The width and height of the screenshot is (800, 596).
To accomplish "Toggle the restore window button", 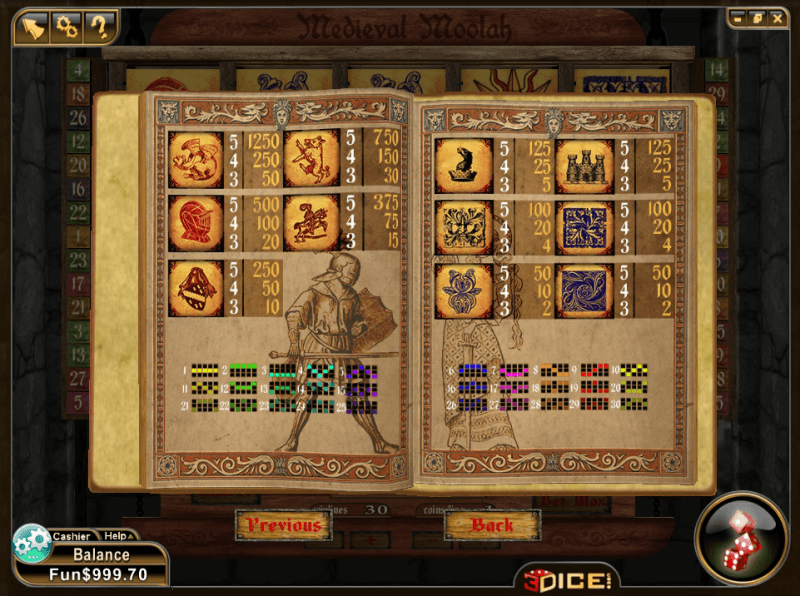I will click(756, 17).
